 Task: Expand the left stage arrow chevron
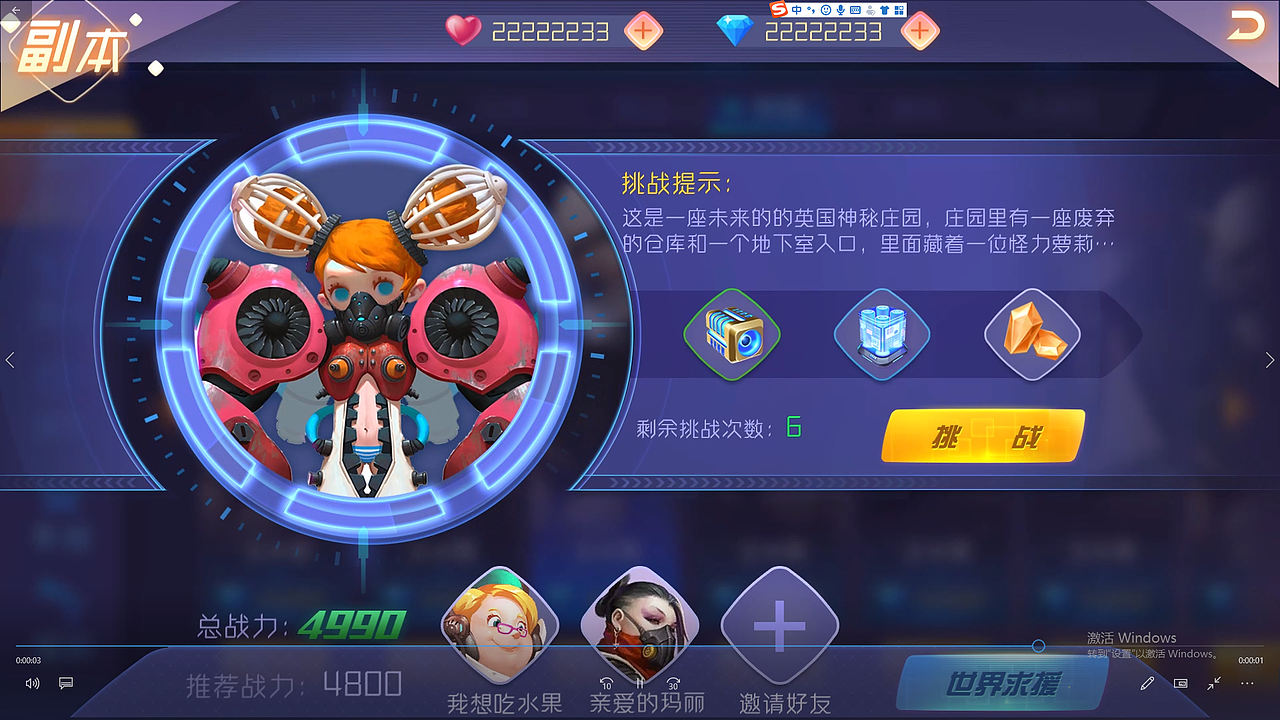click(x=10, y=360)
